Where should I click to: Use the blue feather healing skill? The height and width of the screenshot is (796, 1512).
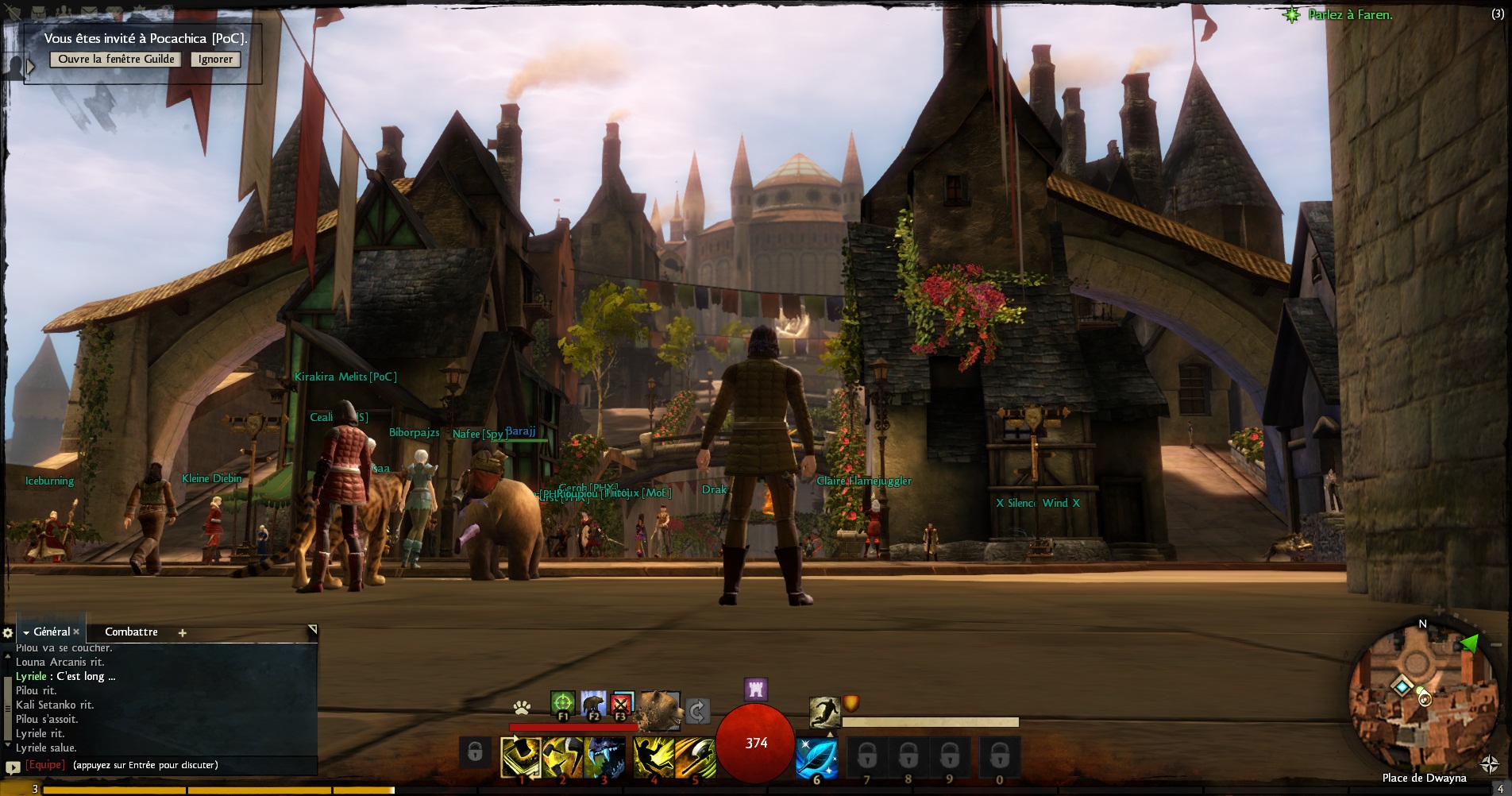click(816, 757)
